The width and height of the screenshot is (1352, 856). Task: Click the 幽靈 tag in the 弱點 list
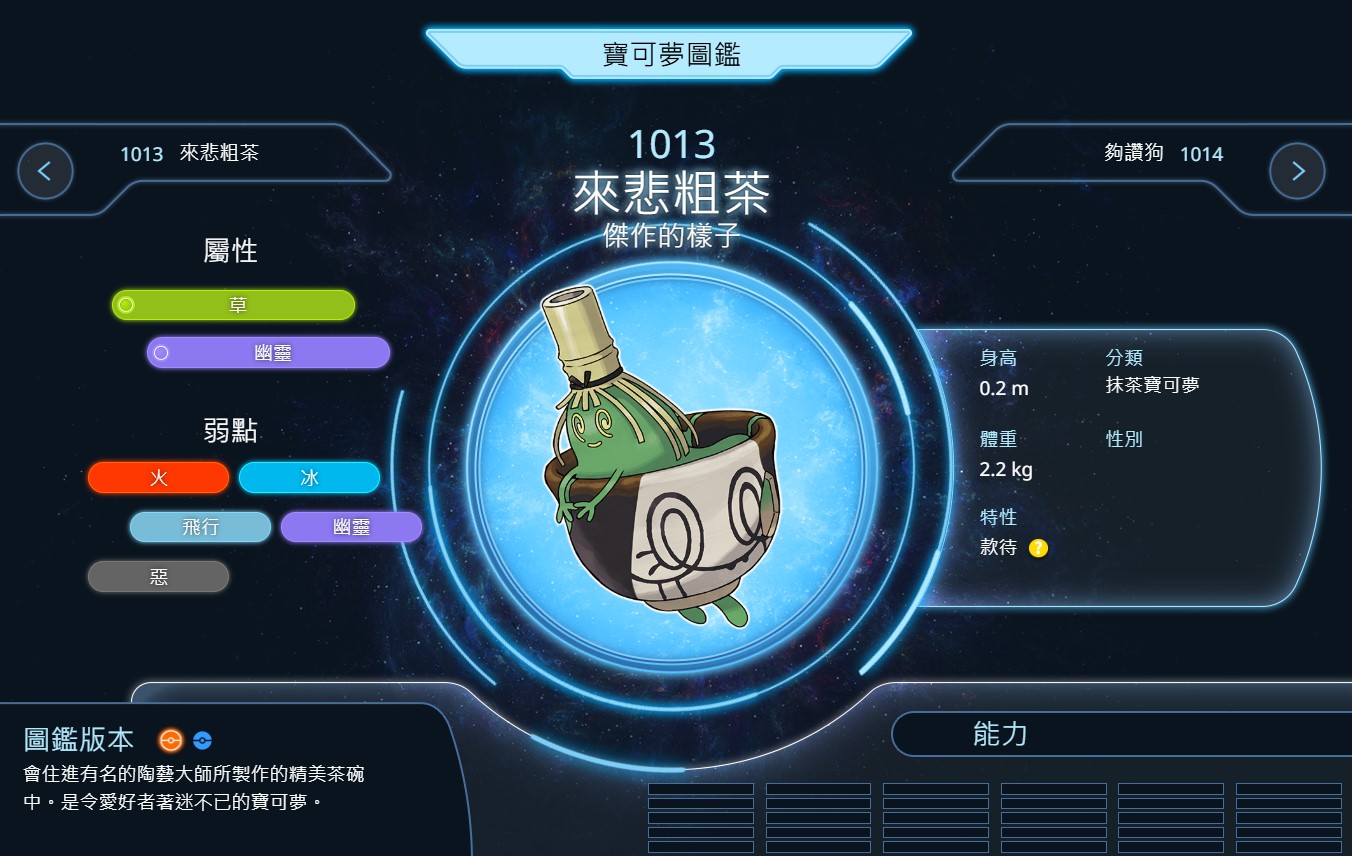point(351,527)
